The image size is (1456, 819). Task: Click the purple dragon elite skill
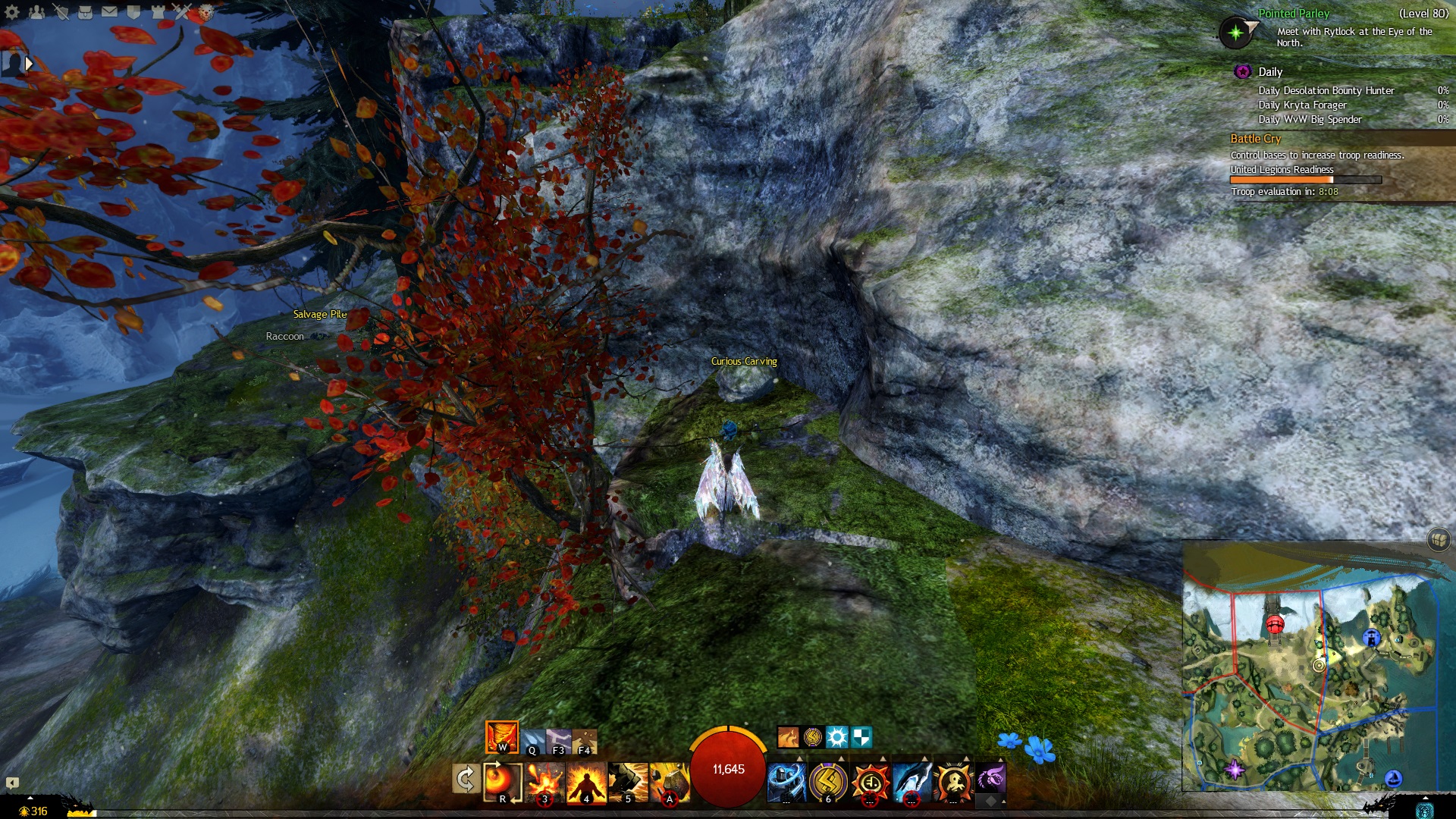coord(990,778)
